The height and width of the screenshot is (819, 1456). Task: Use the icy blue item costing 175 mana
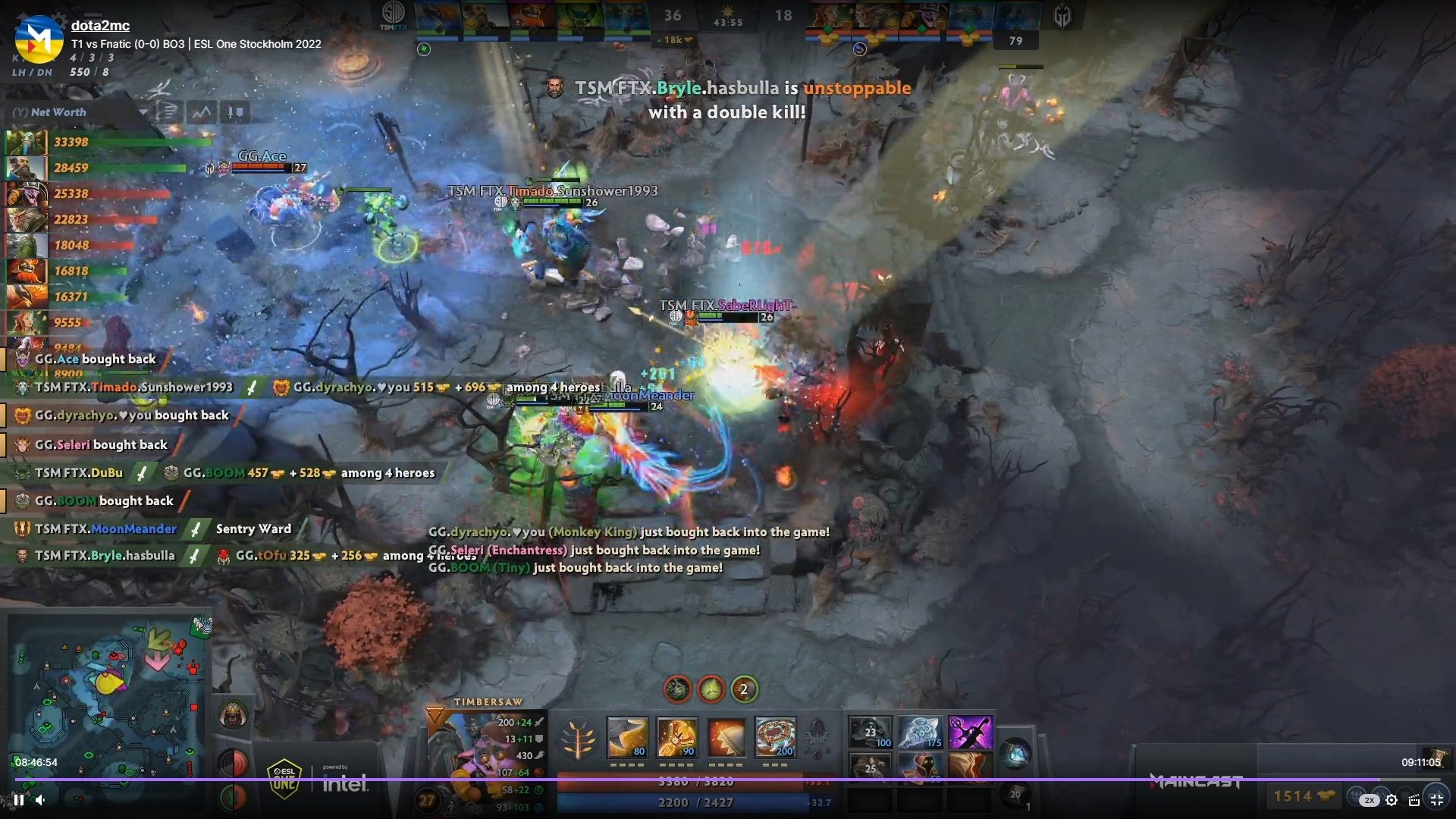pos(920,733)
